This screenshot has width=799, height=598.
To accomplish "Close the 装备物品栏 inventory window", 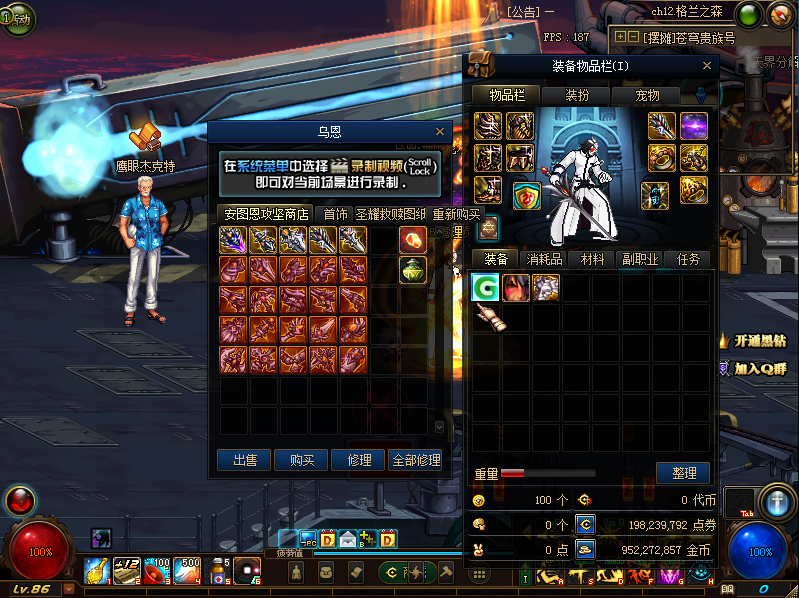I will click(x=708, y=66).
